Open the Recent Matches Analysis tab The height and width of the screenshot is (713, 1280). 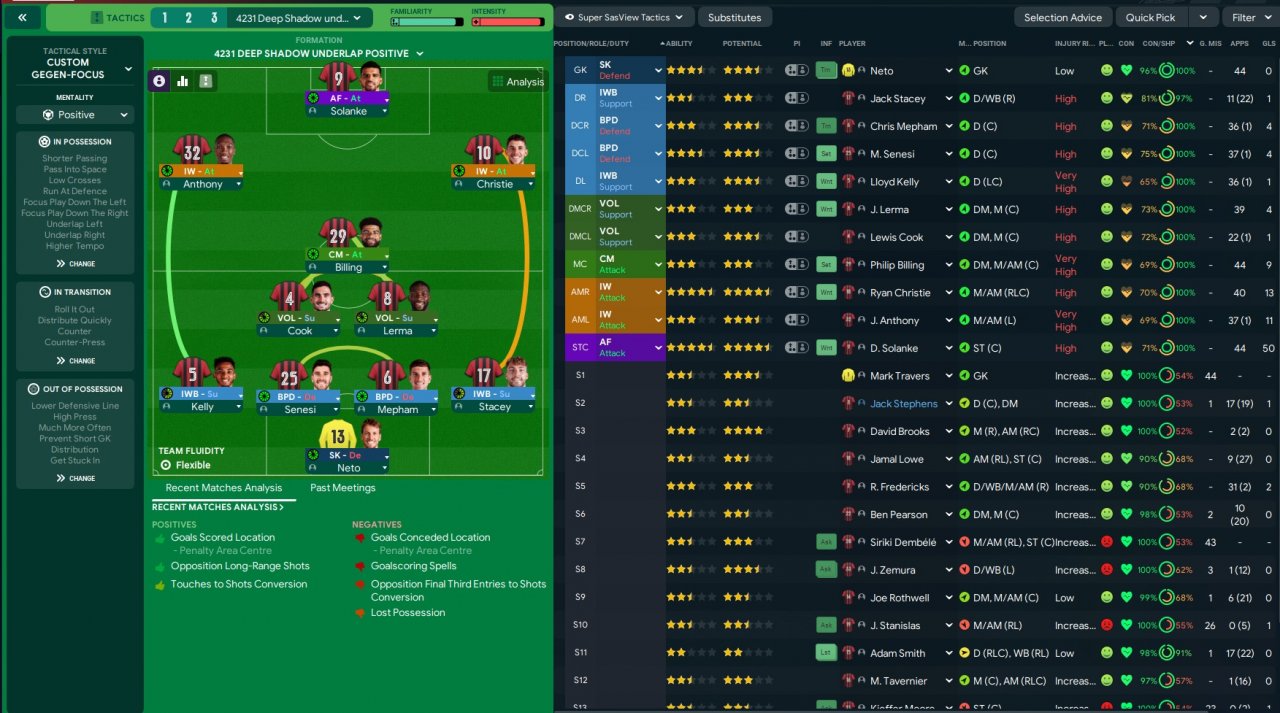click(223, 488)
